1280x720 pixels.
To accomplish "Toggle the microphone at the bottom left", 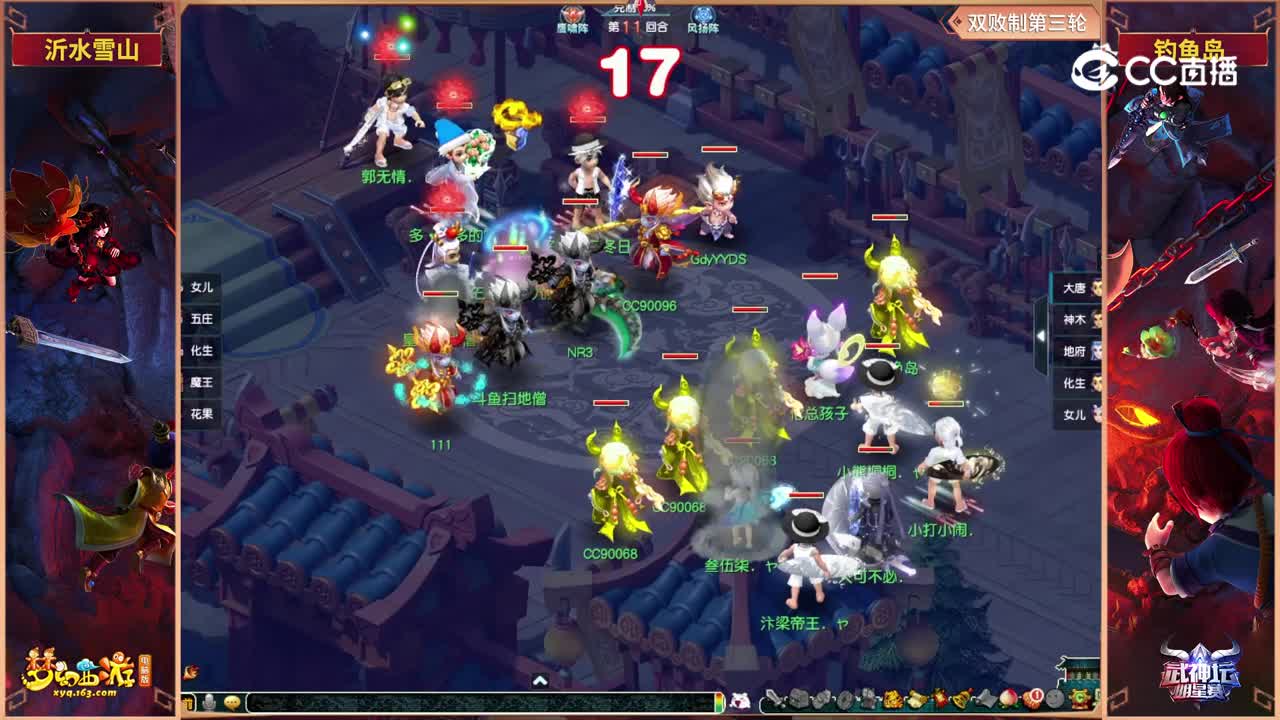I will [207, 703].
